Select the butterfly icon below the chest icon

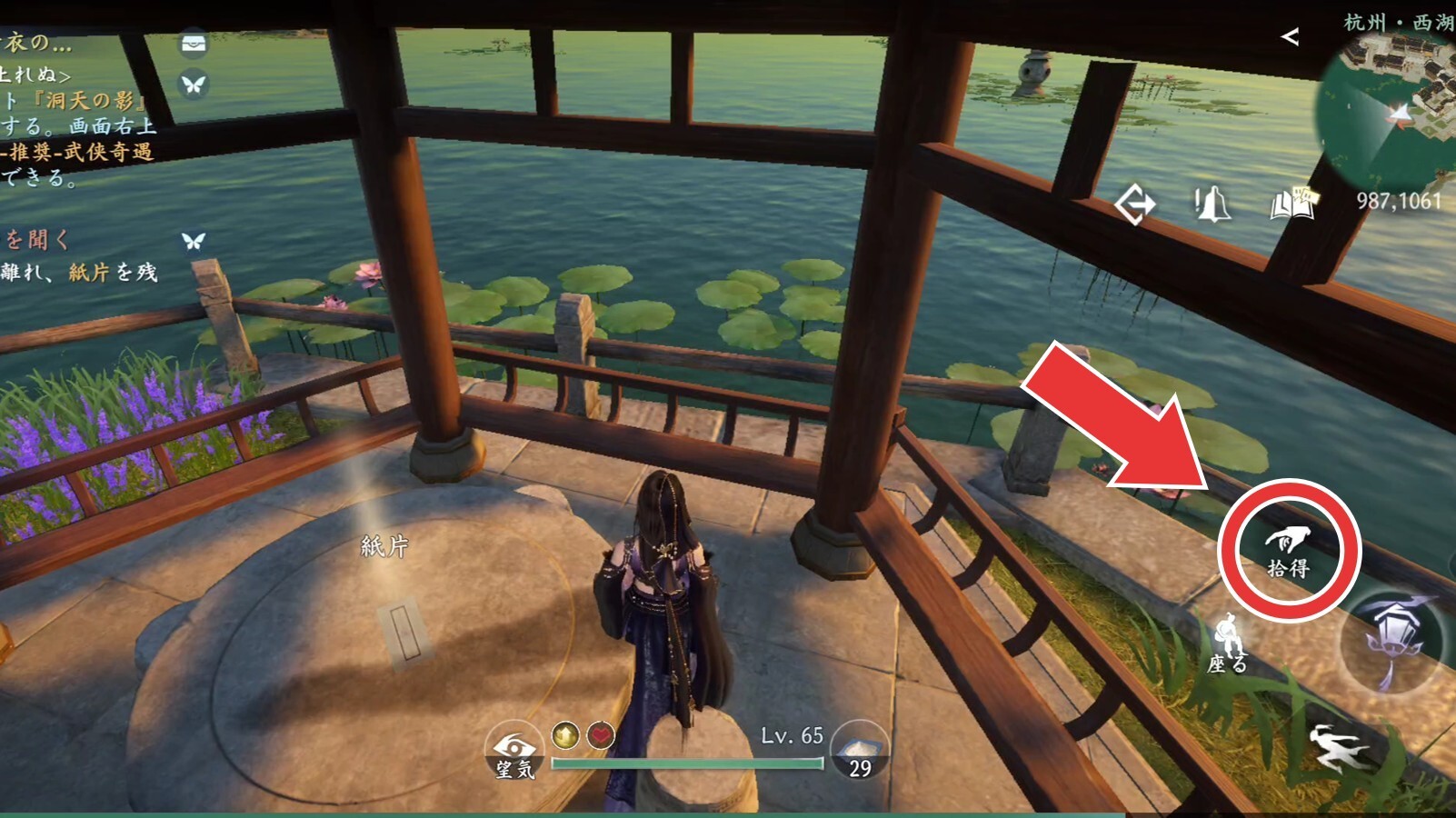[194, 85]
